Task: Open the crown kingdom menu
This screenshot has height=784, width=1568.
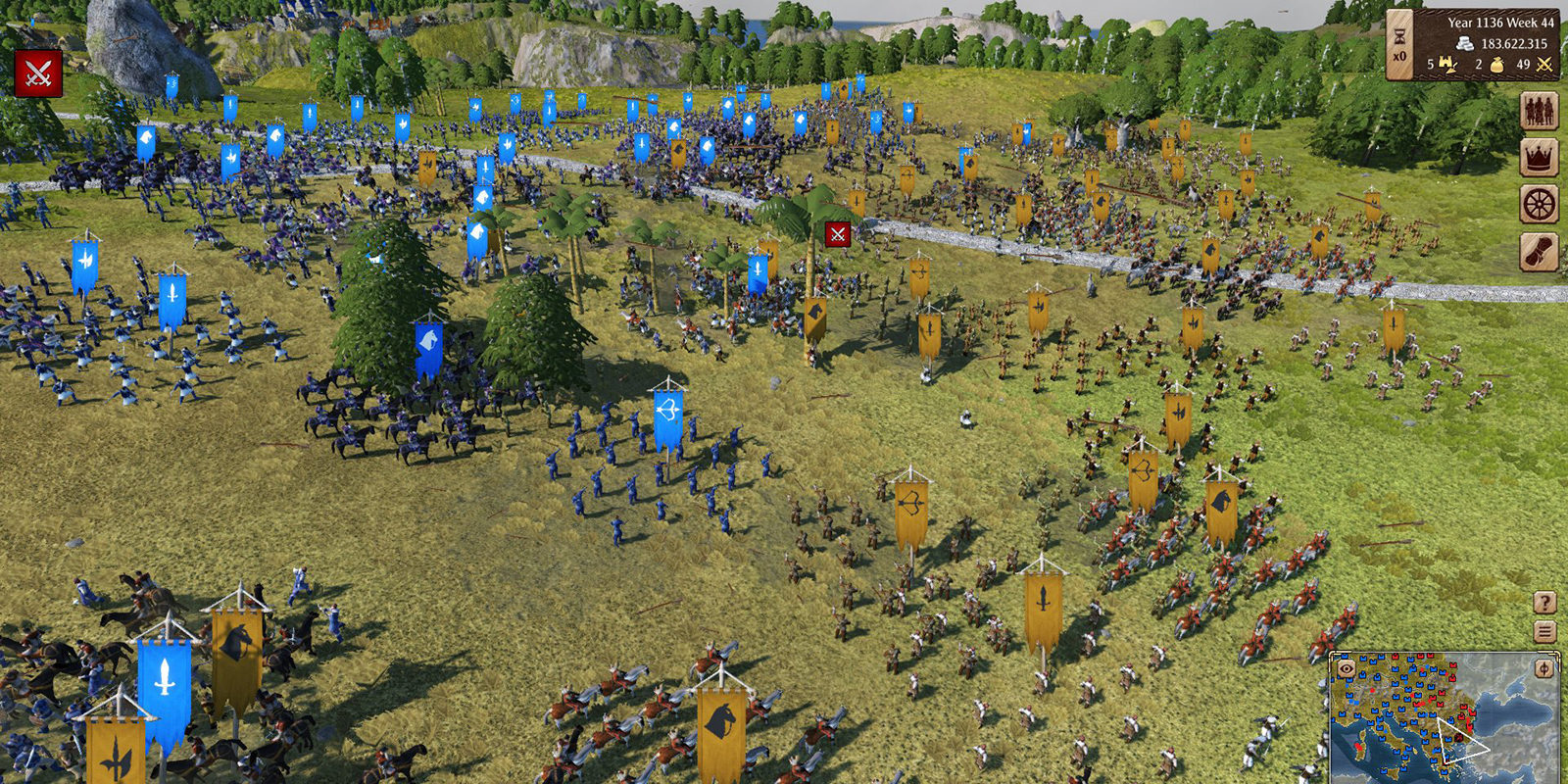Action: tap(1539, 158)
